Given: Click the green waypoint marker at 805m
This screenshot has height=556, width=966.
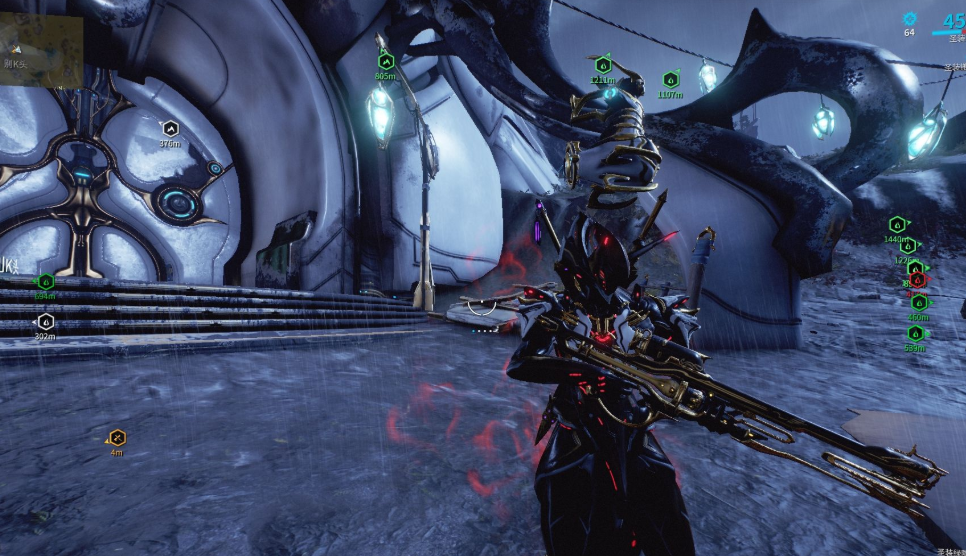Looking at the screenshot, I should pyautogui.click(x=386, y=62).
